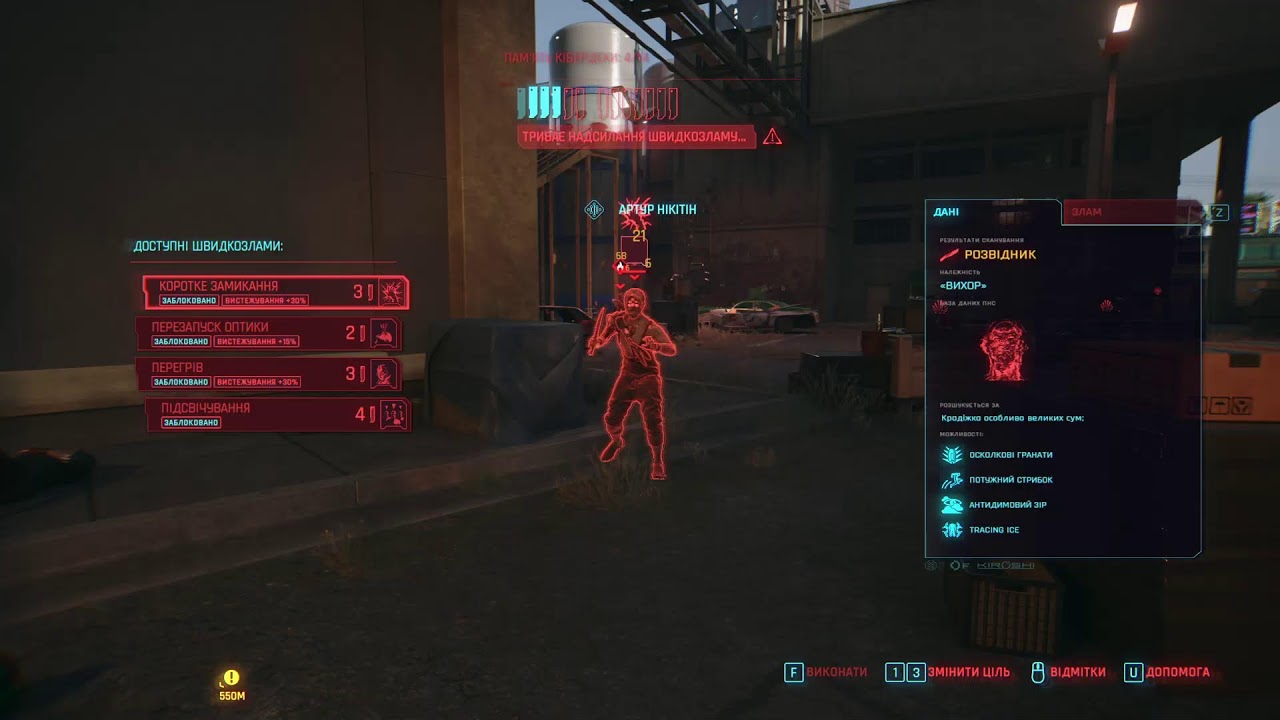Select the Tracing ICE ability icon

[951, 530]
